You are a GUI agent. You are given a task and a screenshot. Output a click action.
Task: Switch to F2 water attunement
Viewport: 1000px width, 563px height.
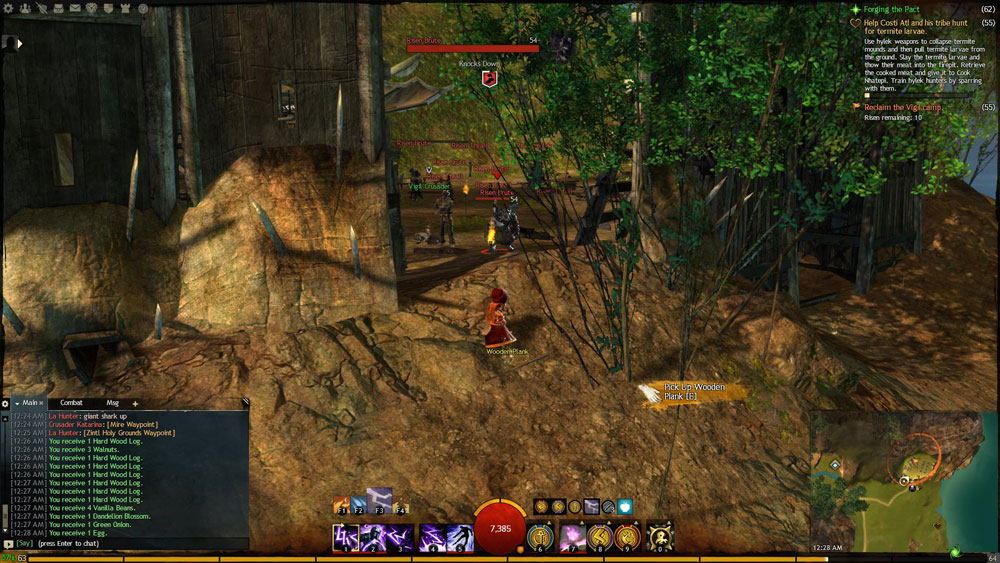357,505
